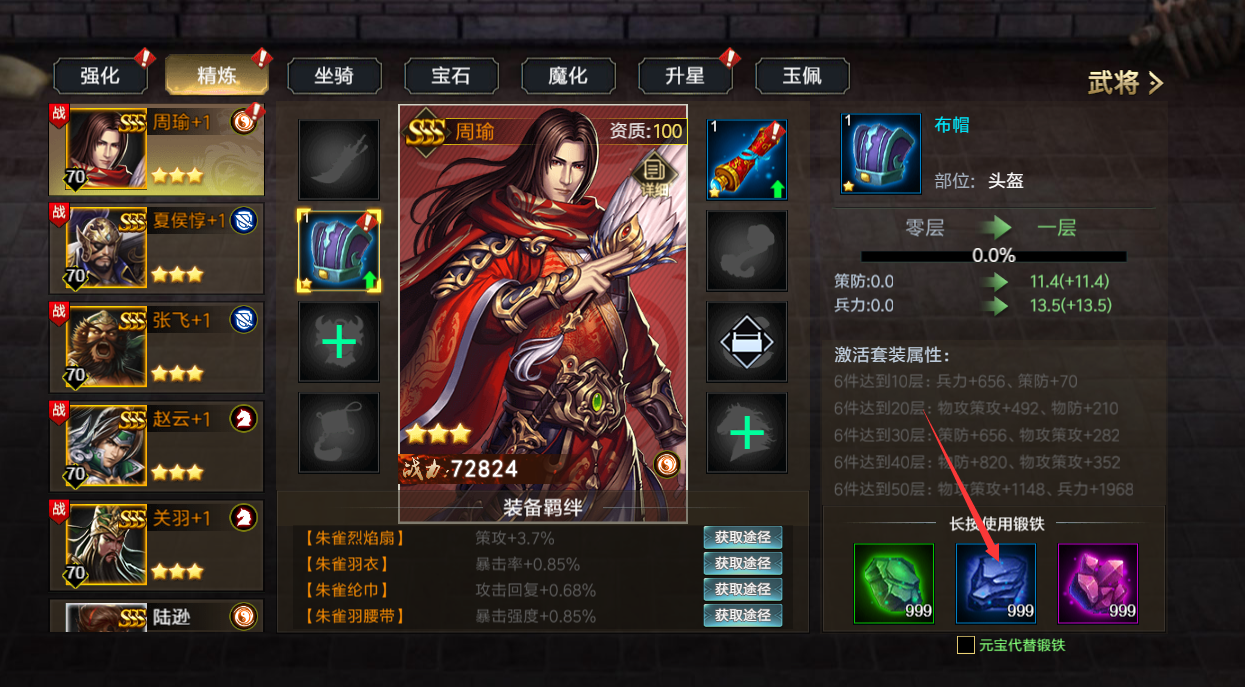Use the purple forging crystal
The height and width of the screenshot is (687, 1245).
tap(1098, 583)
